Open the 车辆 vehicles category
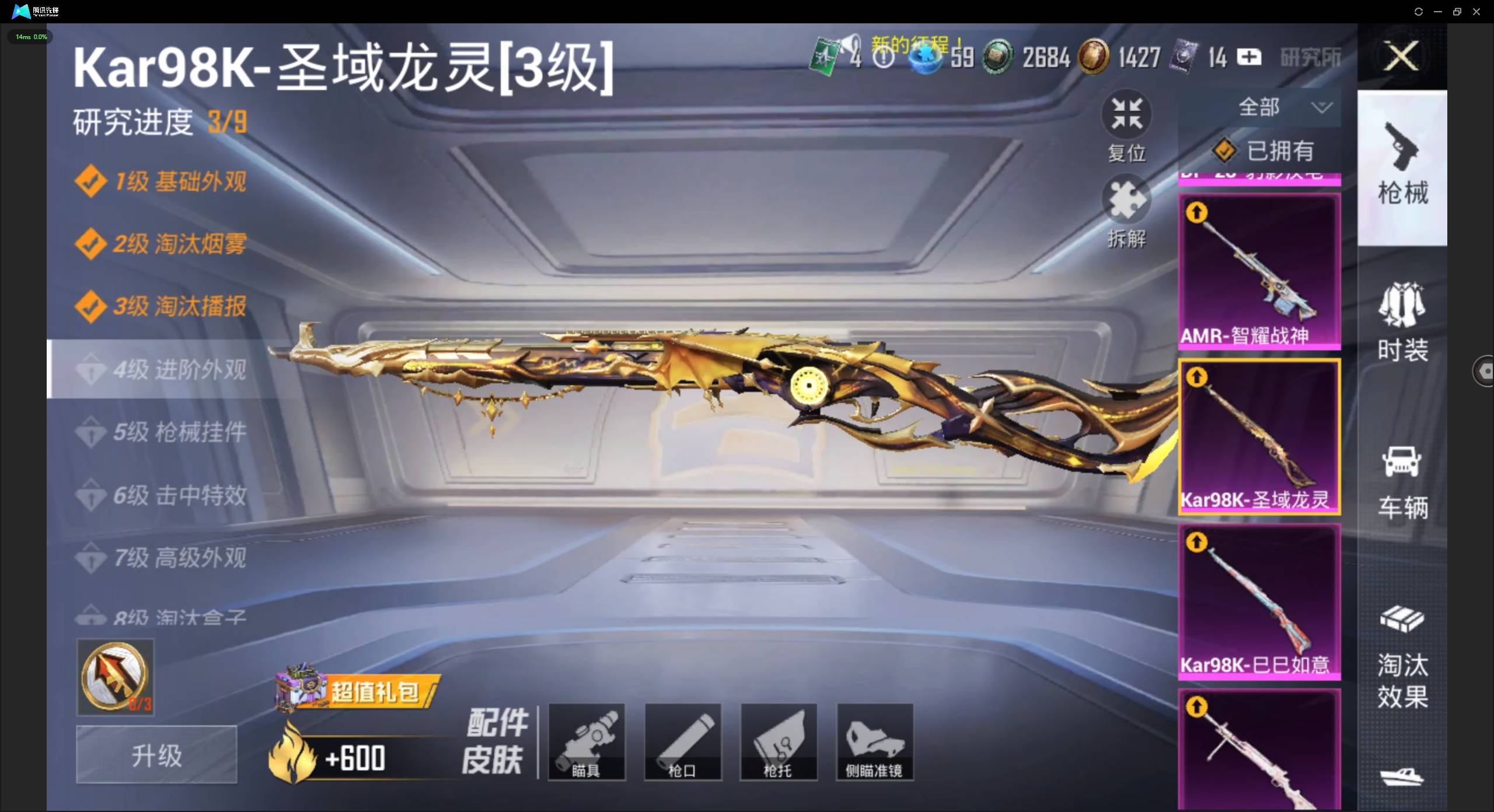1494x812 pixels. (x=1403, y=481)
